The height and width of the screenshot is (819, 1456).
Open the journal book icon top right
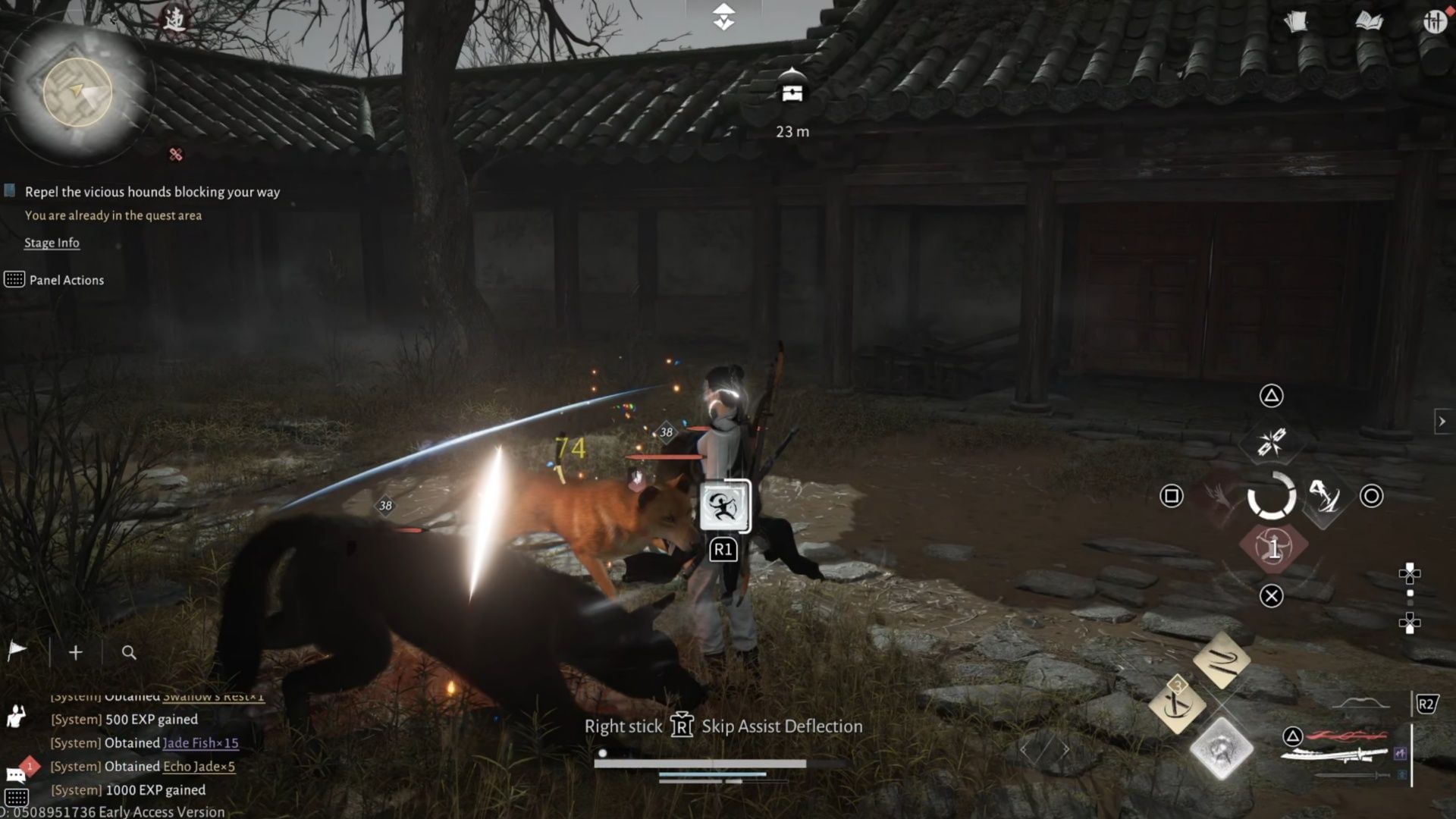click(1370, 21)
